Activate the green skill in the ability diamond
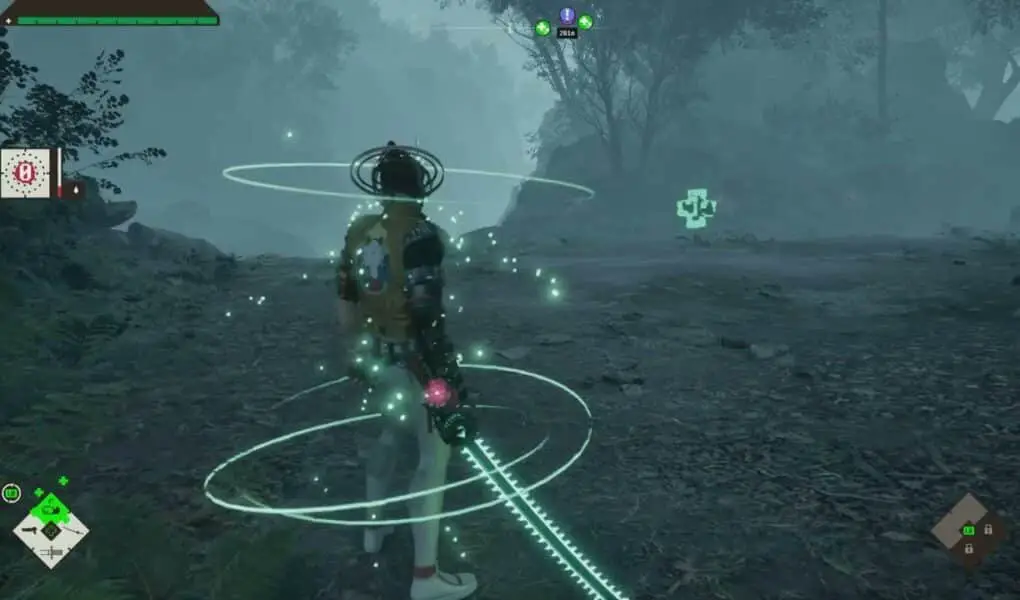 pos(967,530)
